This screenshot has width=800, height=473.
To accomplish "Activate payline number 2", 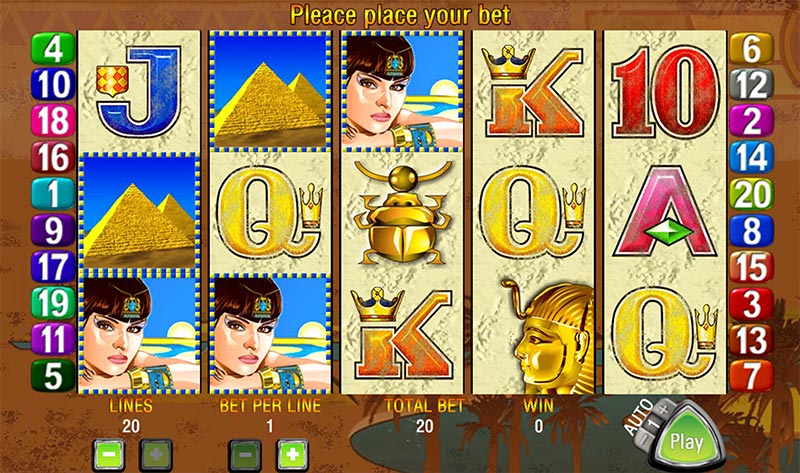I will pos(750,121).
